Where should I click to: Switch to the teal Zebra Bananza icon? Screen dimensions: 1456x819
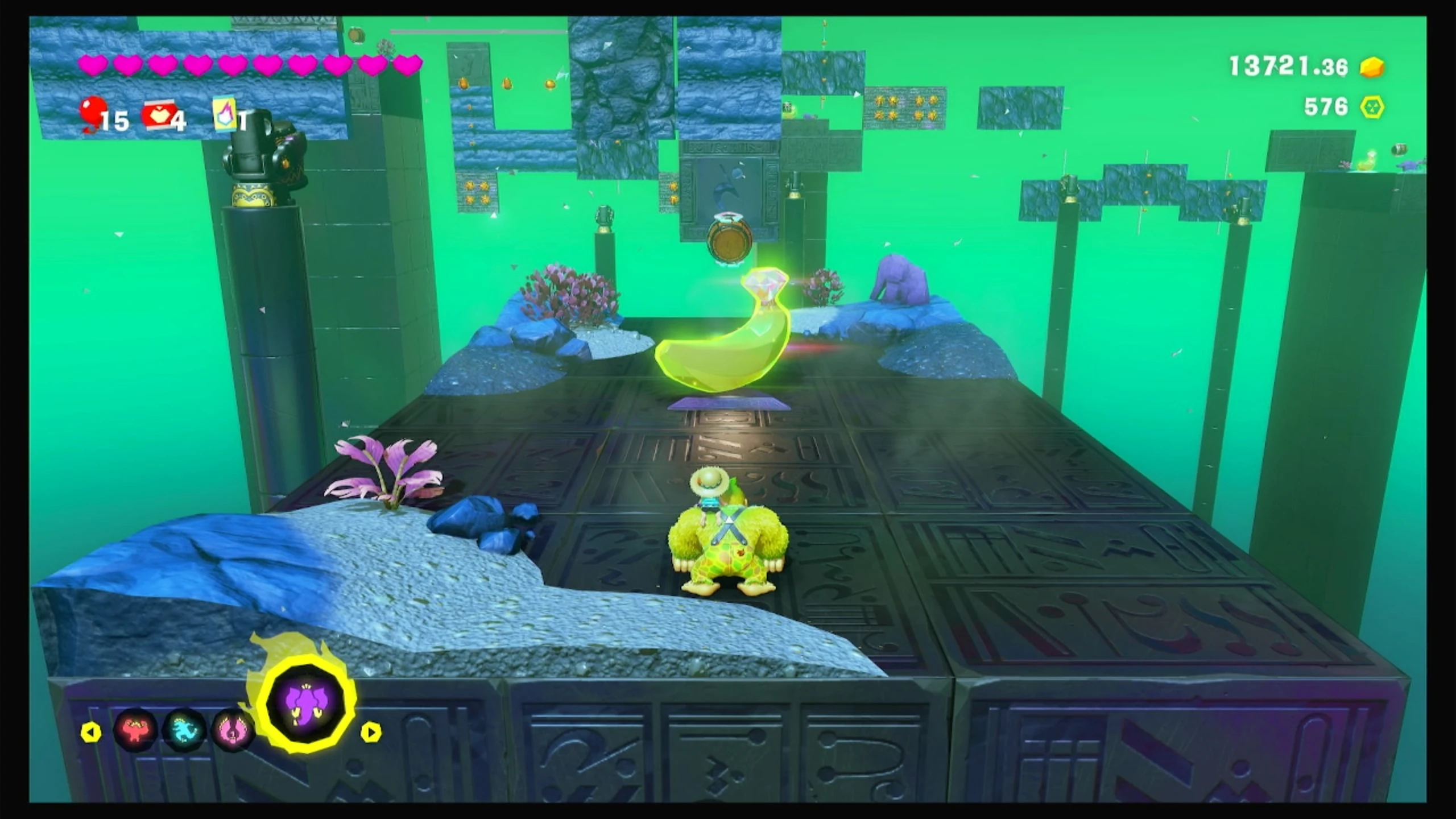coord(184,729)
